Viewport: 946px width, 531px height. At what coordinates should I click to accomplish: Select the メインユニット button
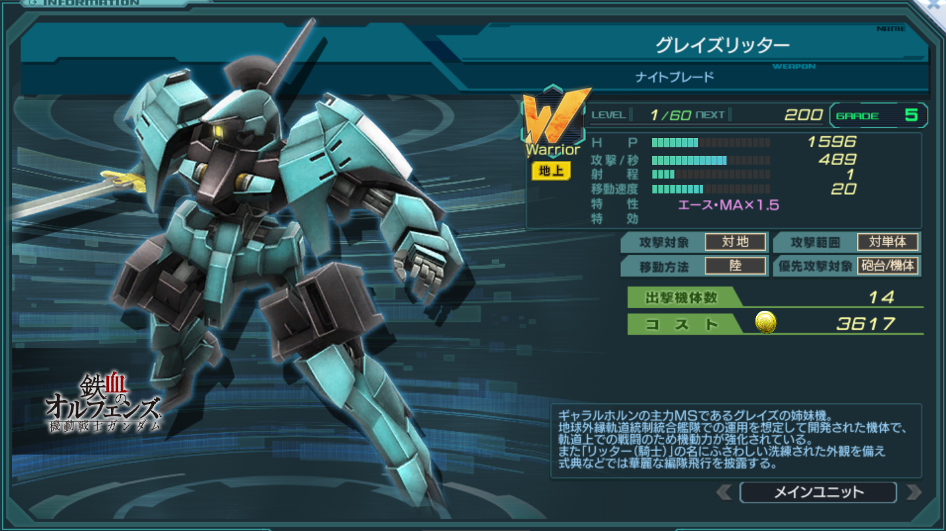[x=818, y=492]
